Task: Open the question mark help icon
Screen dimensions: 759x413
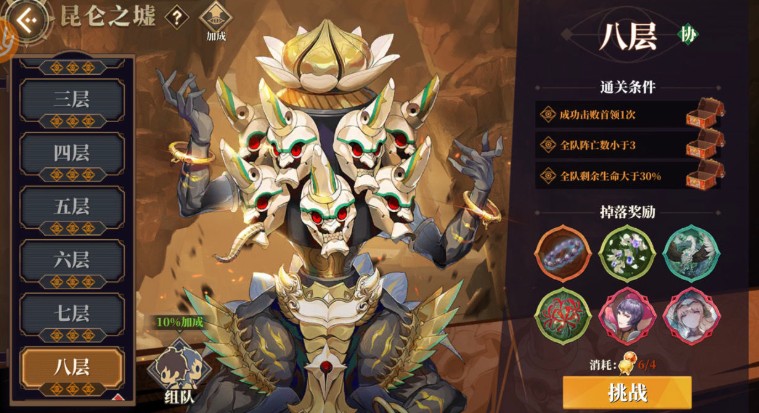Action: 177,17
